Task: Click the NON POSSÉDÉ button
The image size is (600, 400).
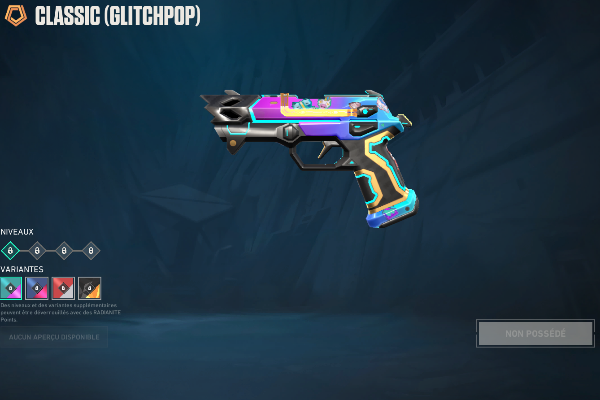Action: click(x=535, y=333)
